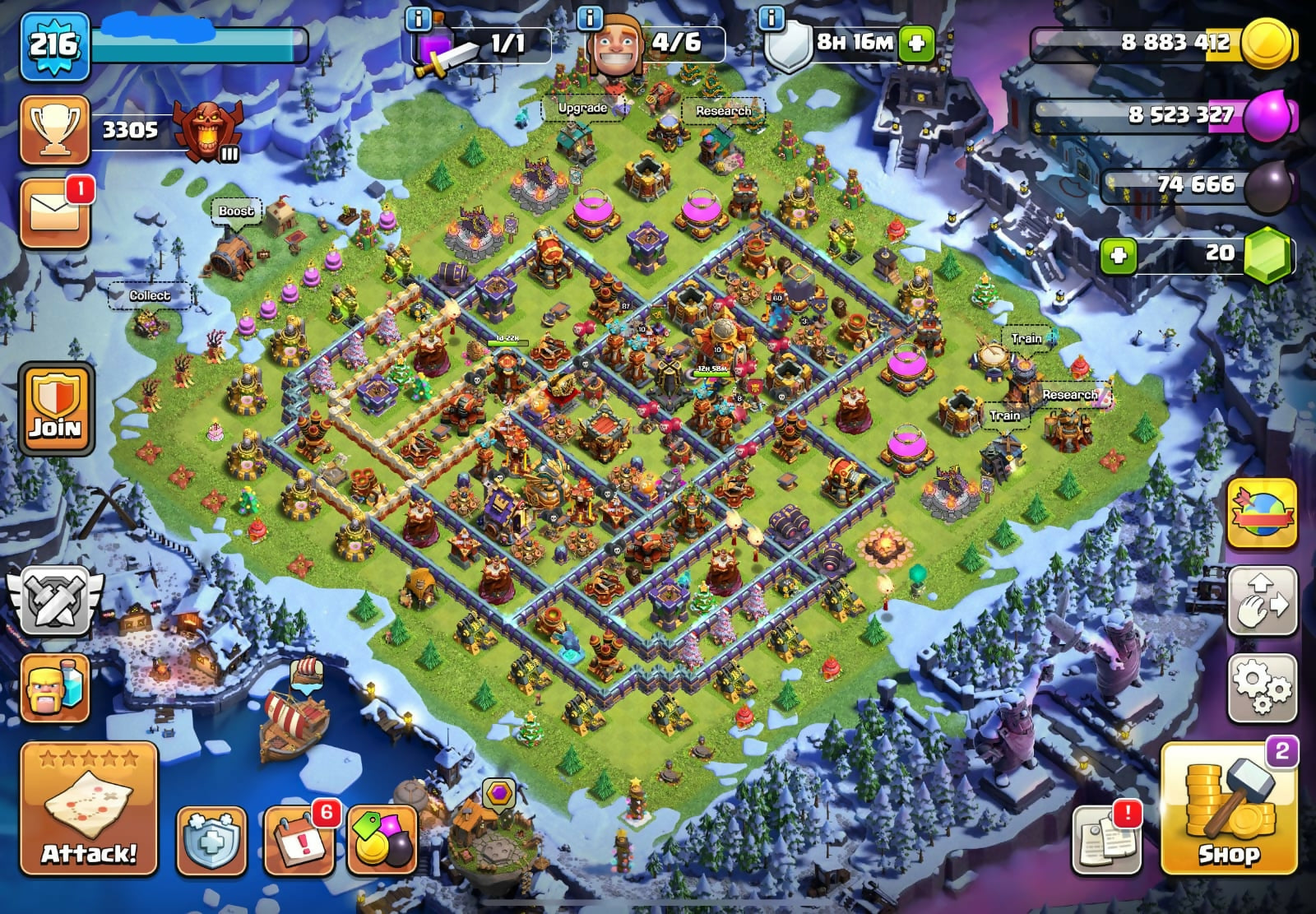Select the Boost label above the barrel
The image size is (1316, 914).
236,211
